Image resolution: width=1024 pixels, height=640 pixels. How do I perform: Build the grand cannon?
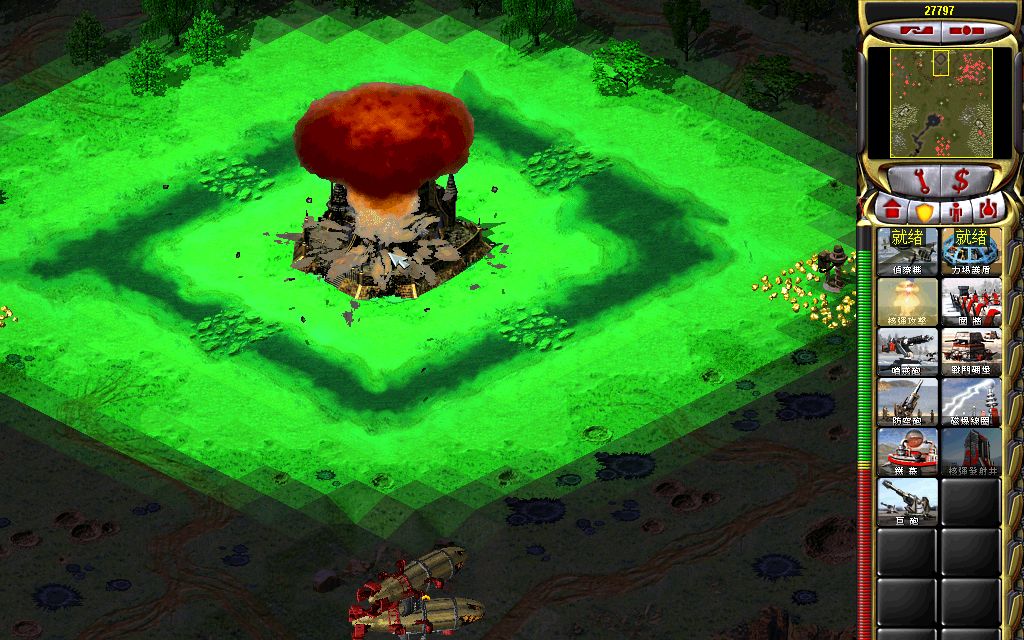pos(908,502)
